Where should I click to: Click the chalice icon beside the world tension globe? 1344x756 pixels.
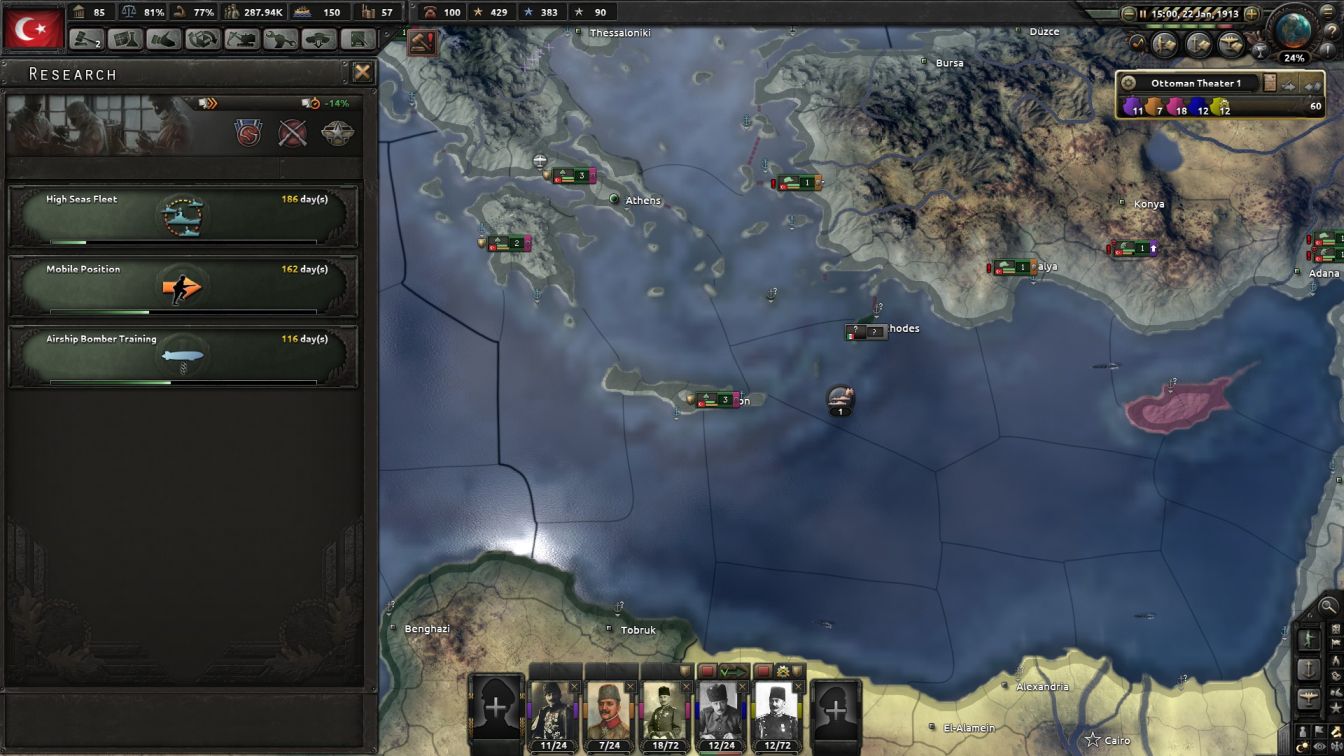pyautogui.click(x=1261, y=50)
